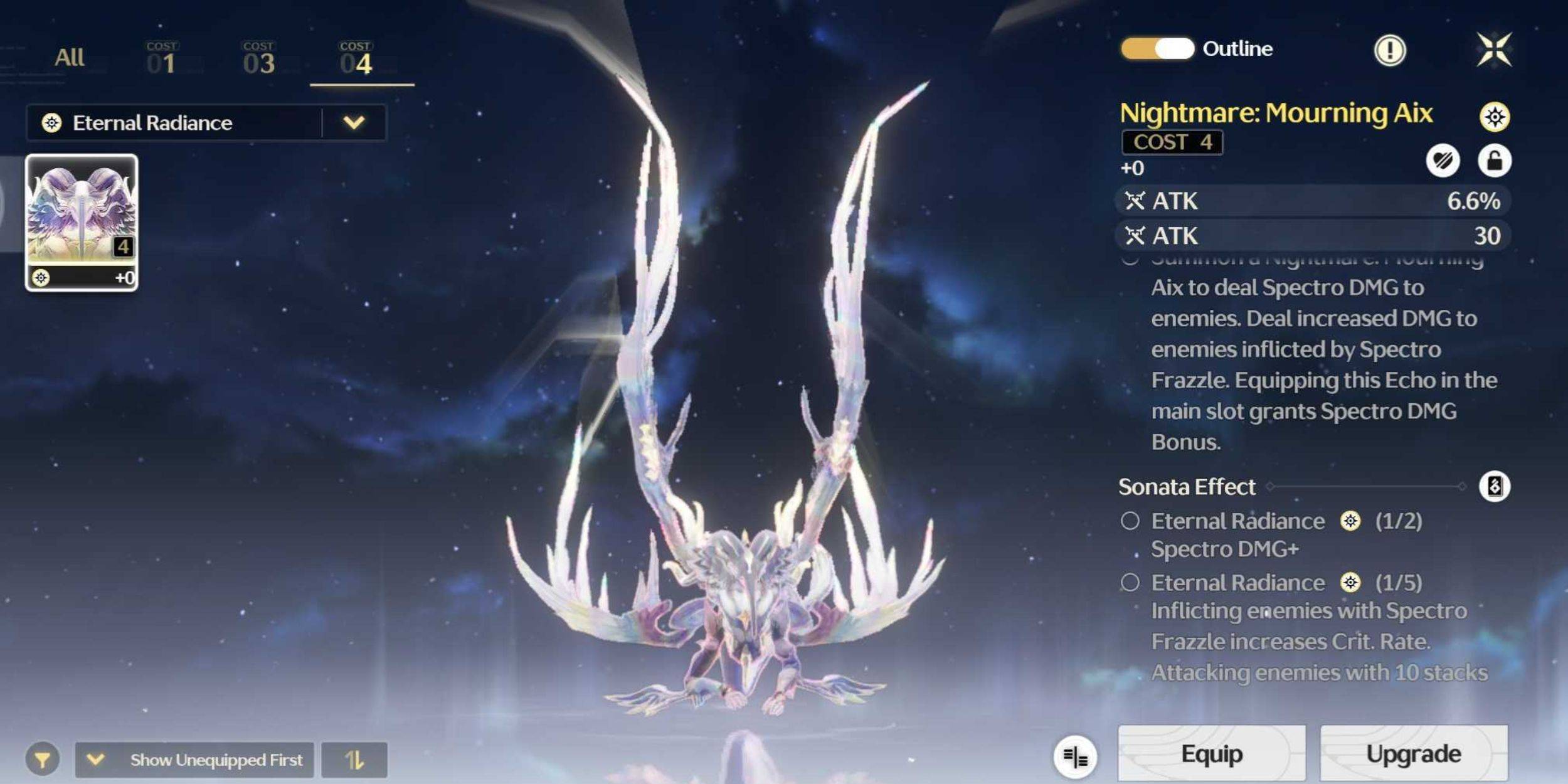Click the sort order icon
1568x784 pixels.
click(x=354, y=759)
